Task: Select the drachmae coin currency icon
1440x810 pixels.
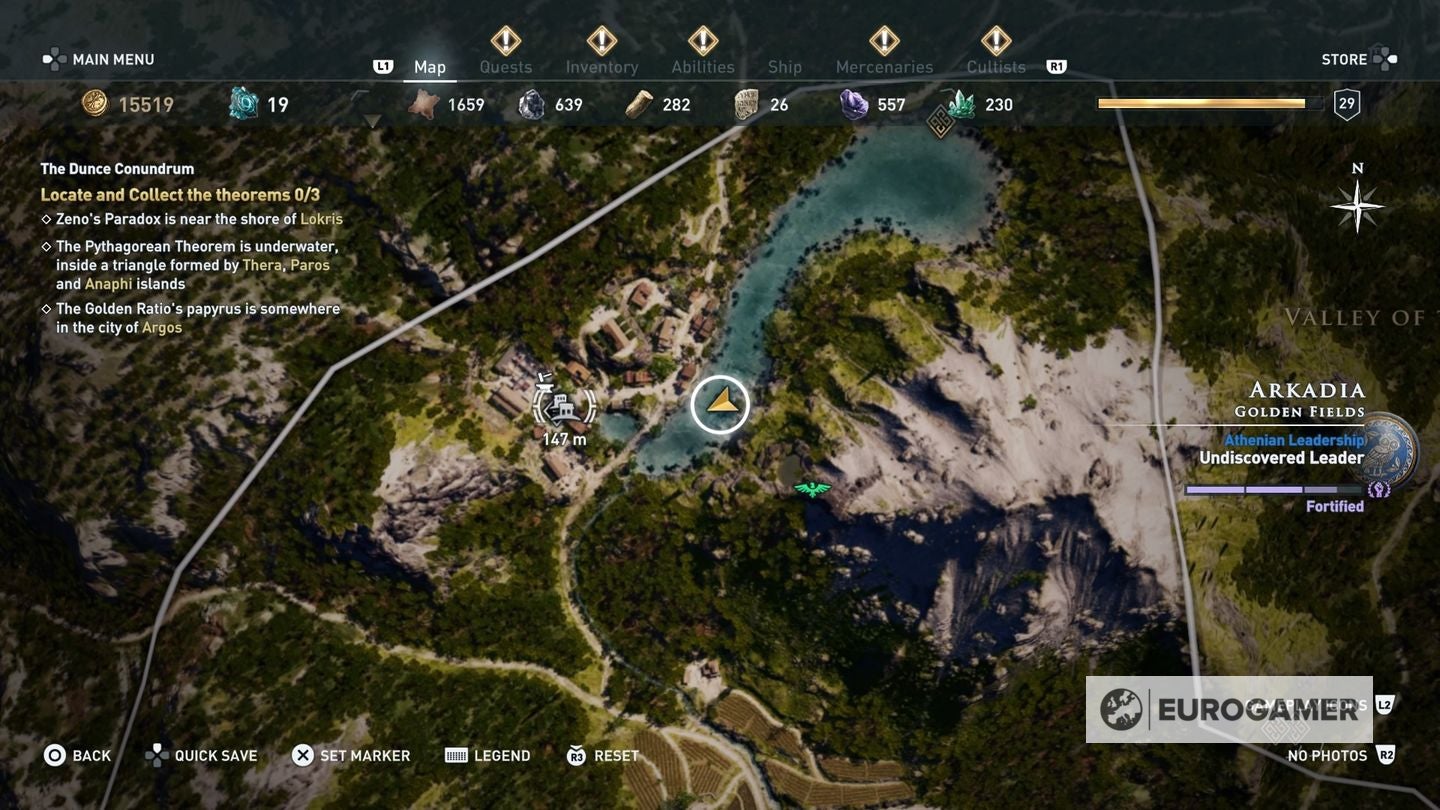Action: [95, 102]
